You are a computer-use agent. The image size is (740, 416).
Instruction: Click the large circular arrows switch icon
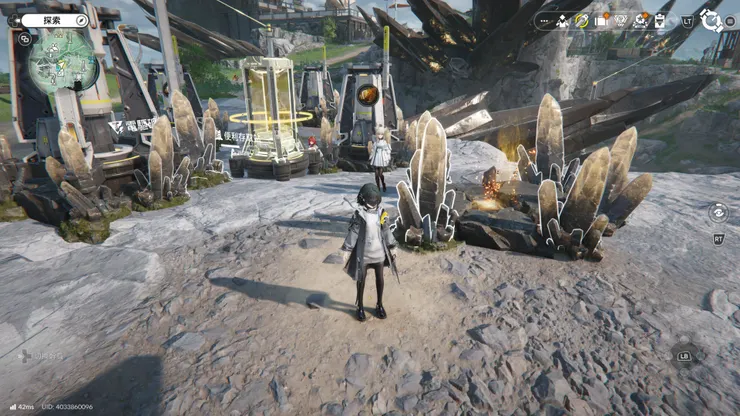click(x=712, y=20)
